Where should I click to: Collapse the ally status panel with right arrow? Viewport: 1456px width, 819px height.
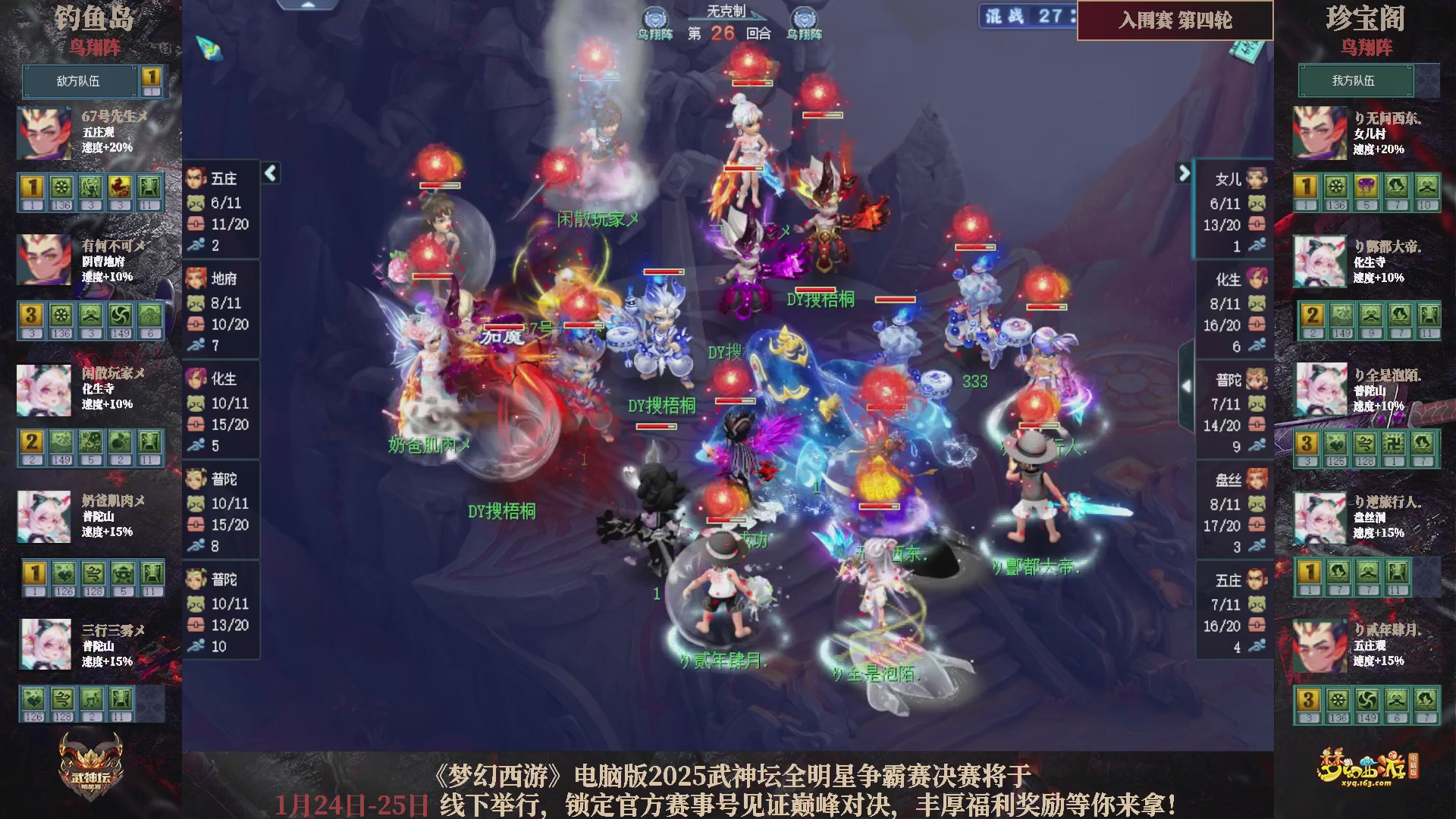click(x=1183, y=173)
